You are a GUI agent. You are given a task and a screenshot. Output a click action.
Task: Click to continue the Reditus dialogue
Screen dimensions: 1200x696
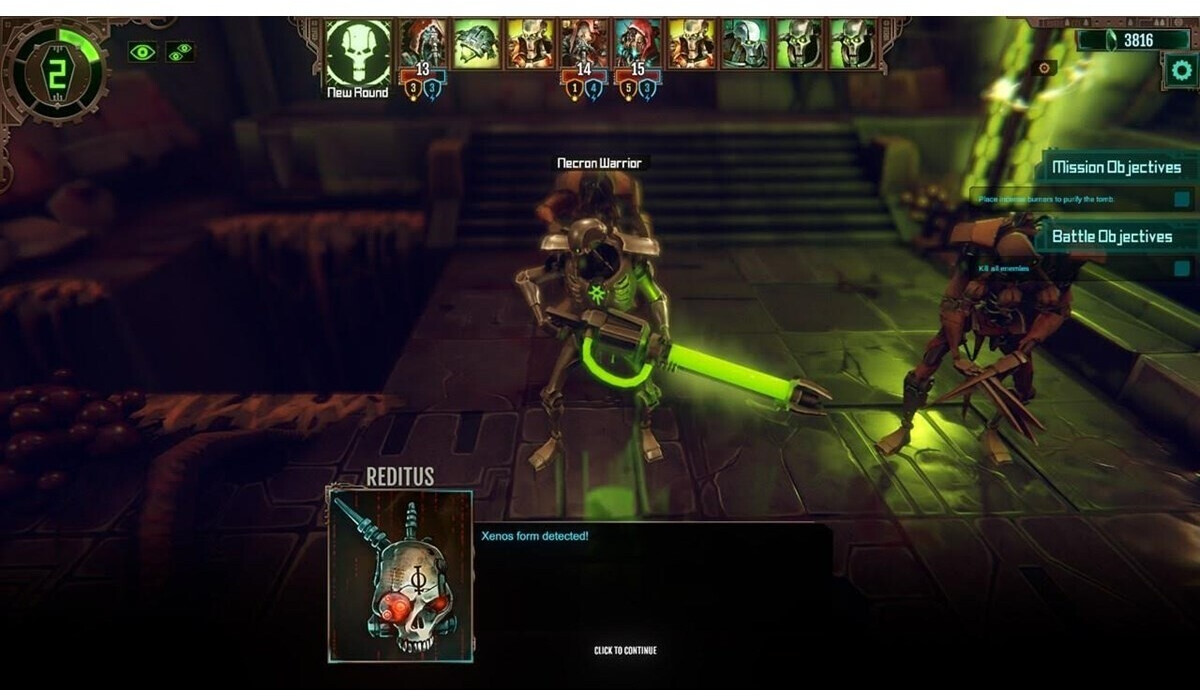(625, 651)
